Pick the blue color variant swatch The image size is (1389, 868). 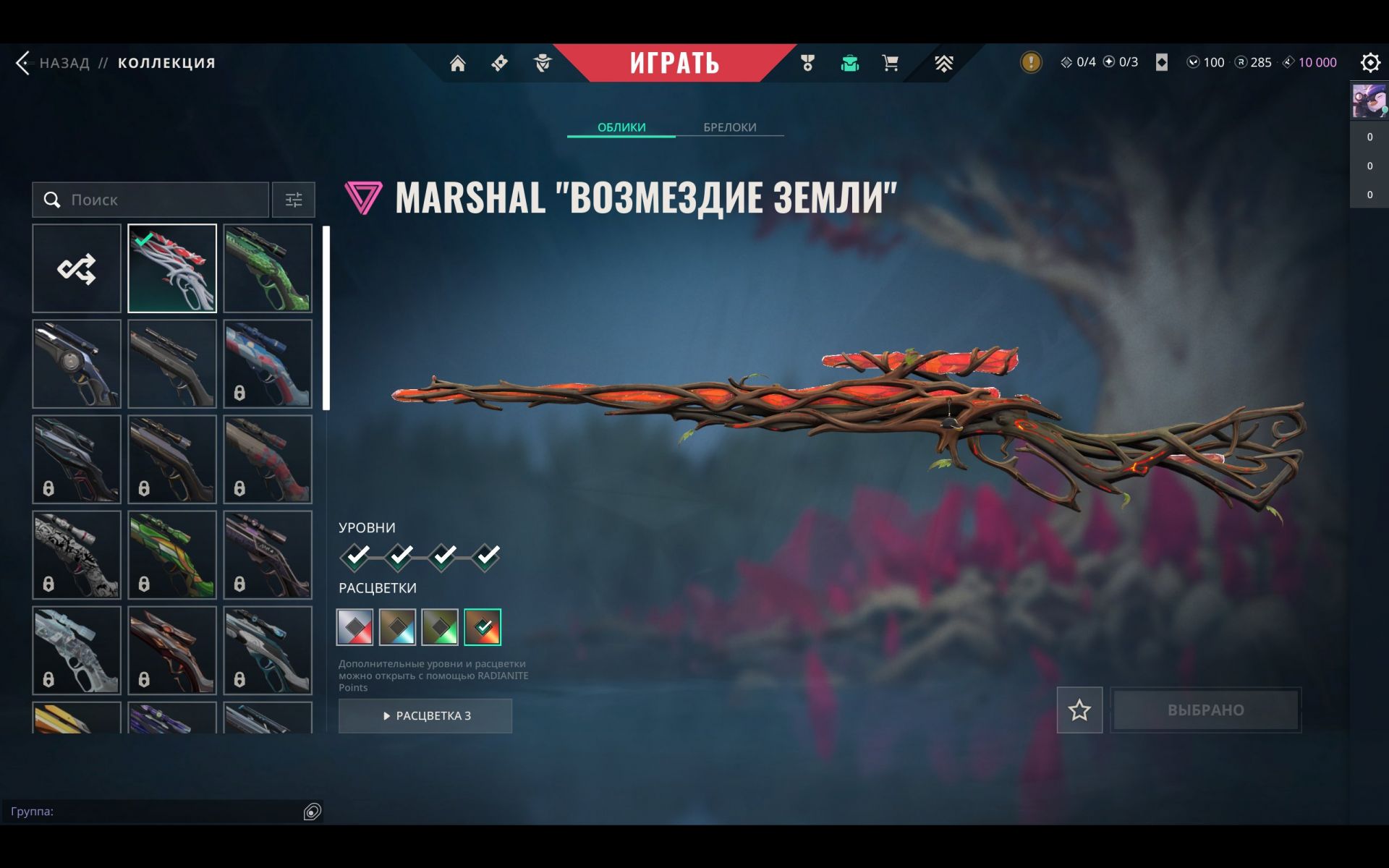click(x=398, y=627)
